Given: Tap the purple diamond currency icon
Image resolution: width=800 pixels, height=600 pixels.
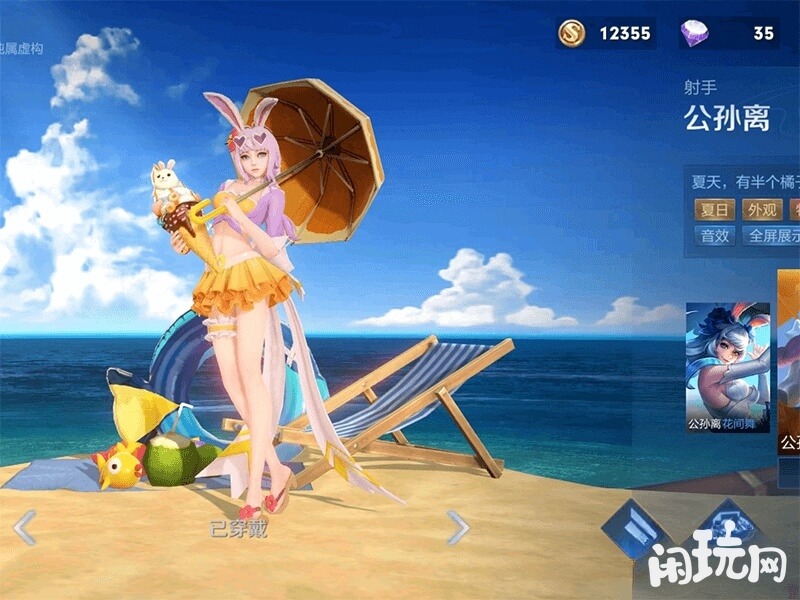Looking at the screenshot, I should pyautogui.click(x=694, y=33).
